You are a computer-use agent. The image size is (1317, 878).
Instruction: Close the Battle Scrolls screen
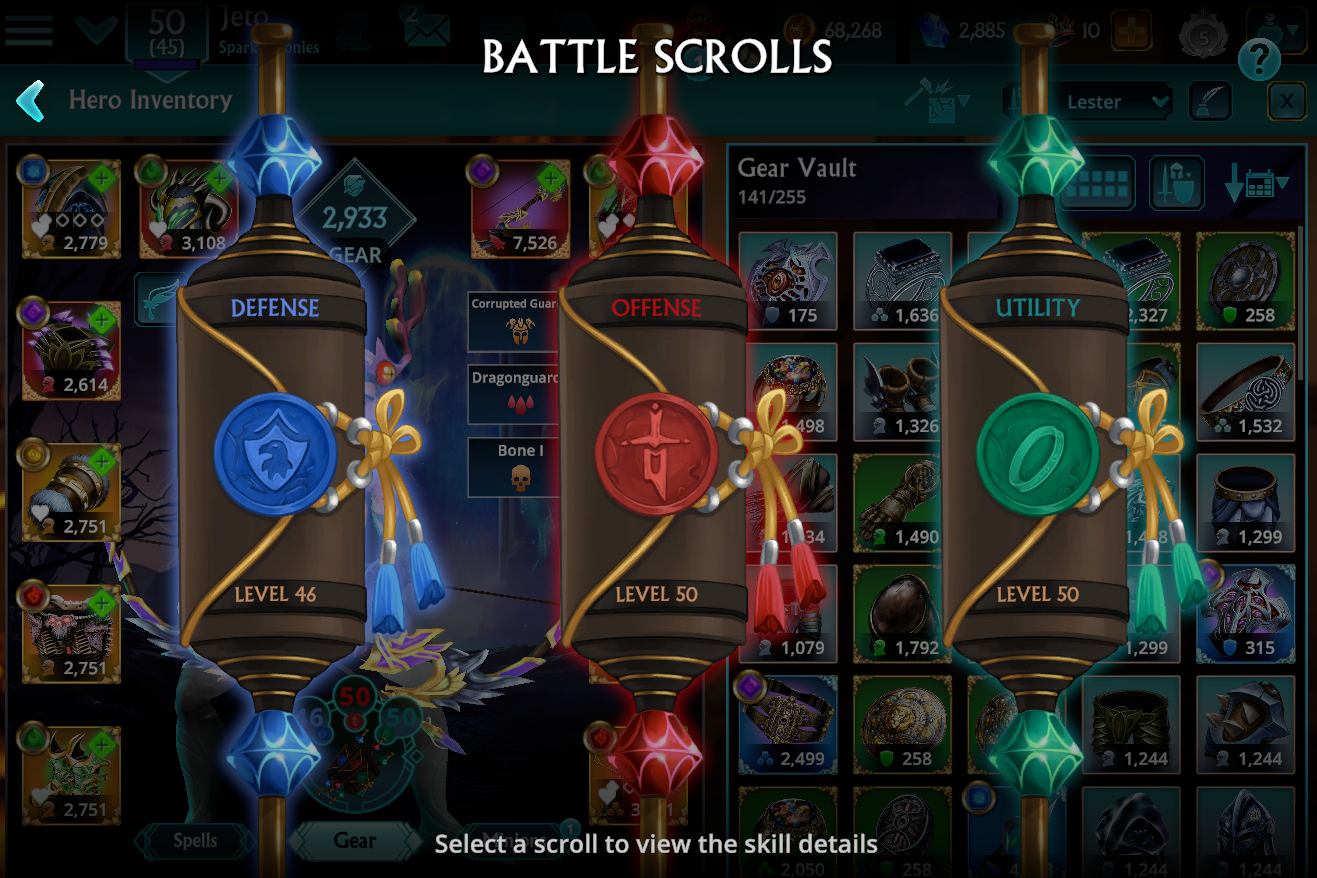point(1287,101)
